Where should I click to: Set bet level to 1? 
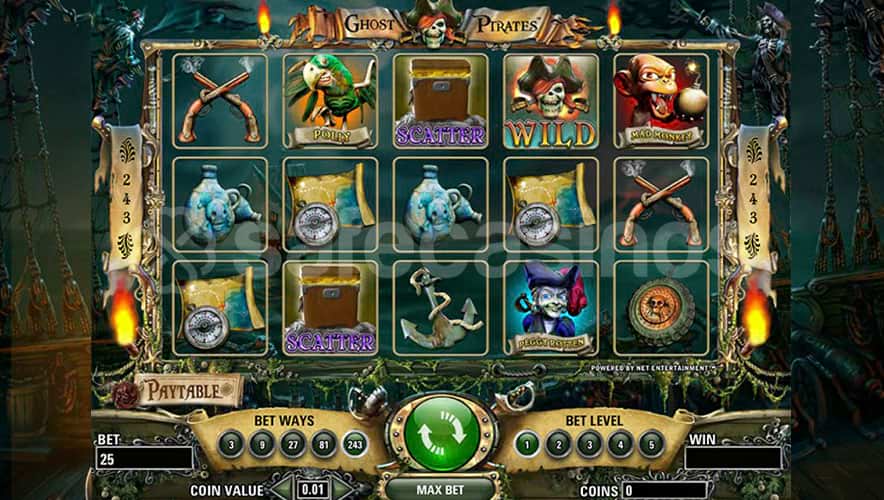click(528, 444)
